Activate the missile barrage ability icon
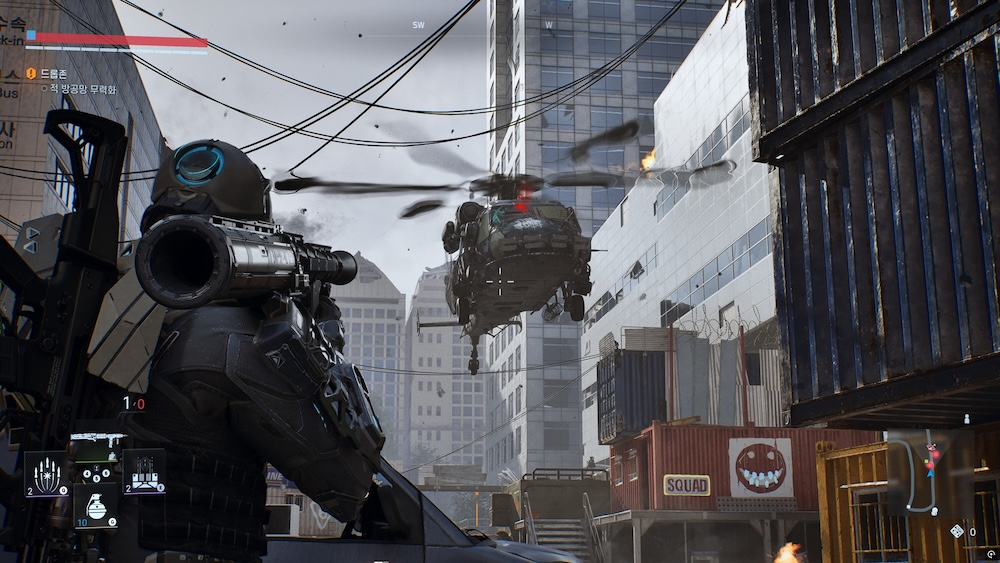The height and width of the screenshot is (563, 1000). click(x=47, y=472)
